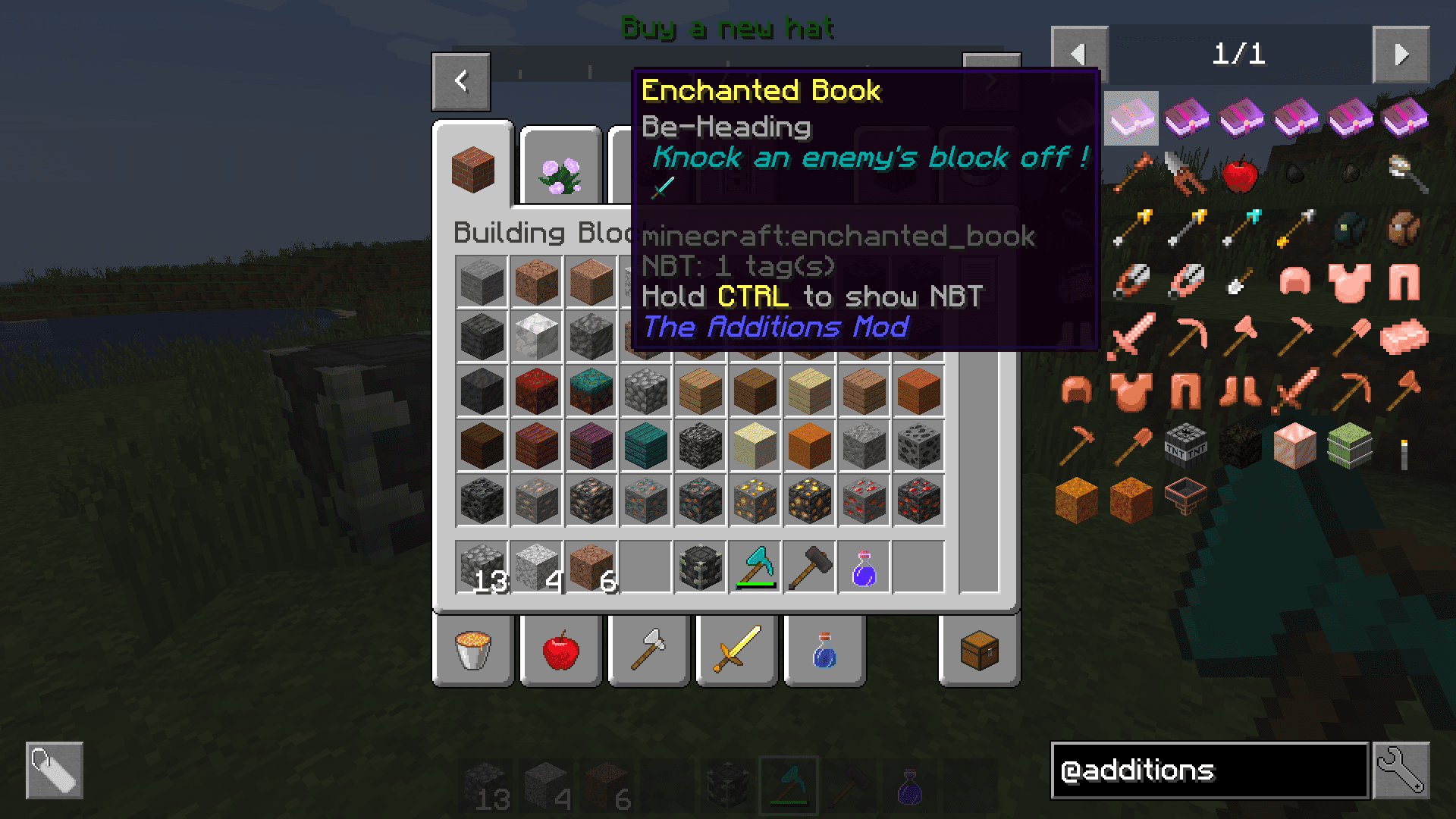Select the cobblestone stack of 13

coord(482,567)
